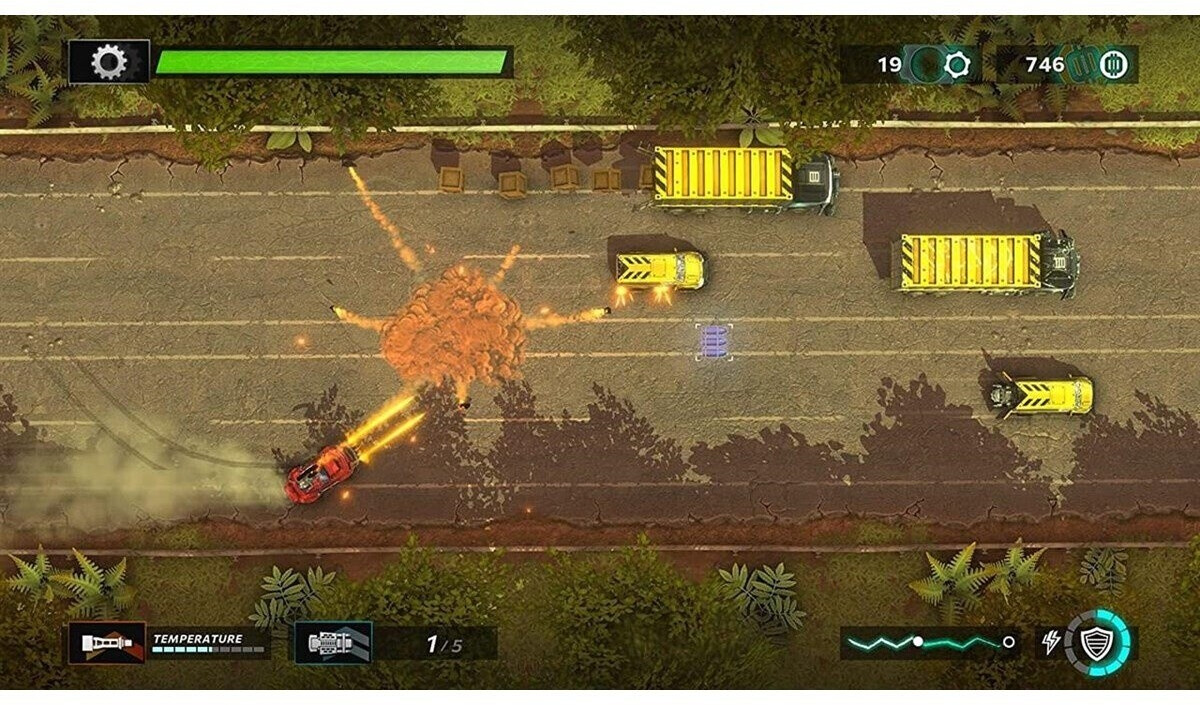Select the primary cannon weapon icon
The image size is (1200, 705).
pyautogui.click(x=106, y=642)
